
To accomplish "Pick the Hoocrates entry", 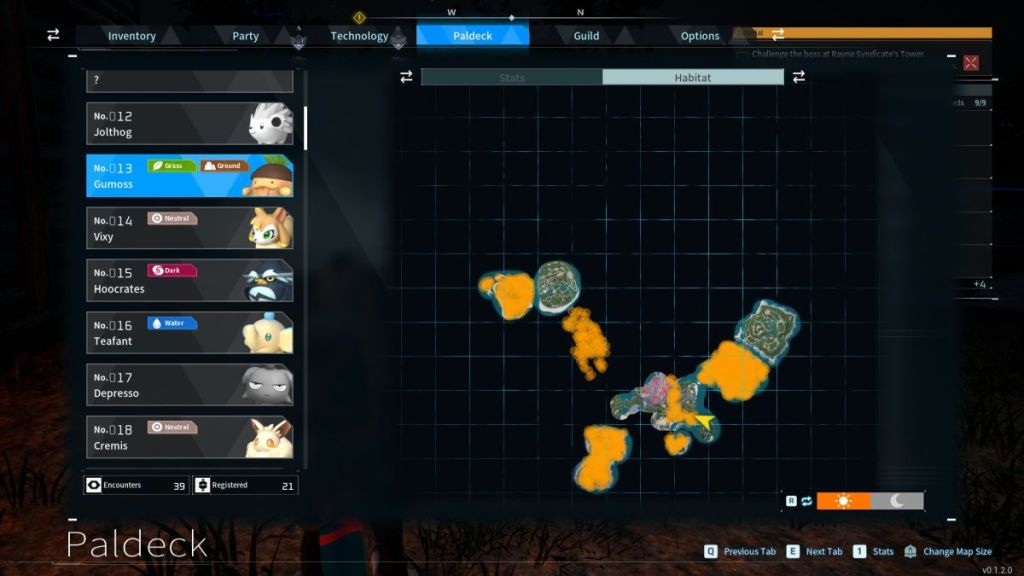I will 189,281.
